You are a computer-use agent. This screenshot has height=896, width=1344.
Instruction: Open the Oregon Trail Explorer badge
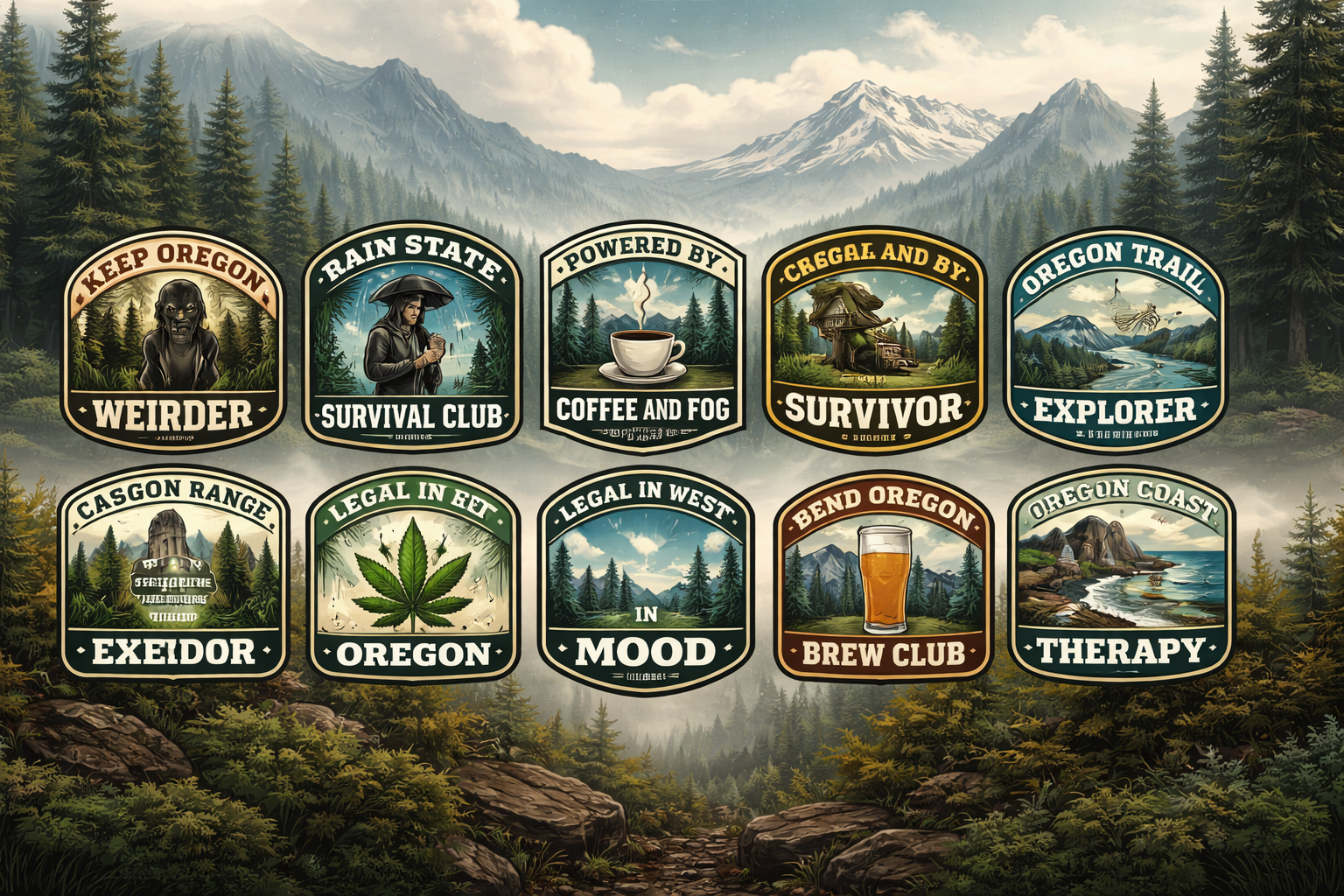click(x=1115, y=341)
